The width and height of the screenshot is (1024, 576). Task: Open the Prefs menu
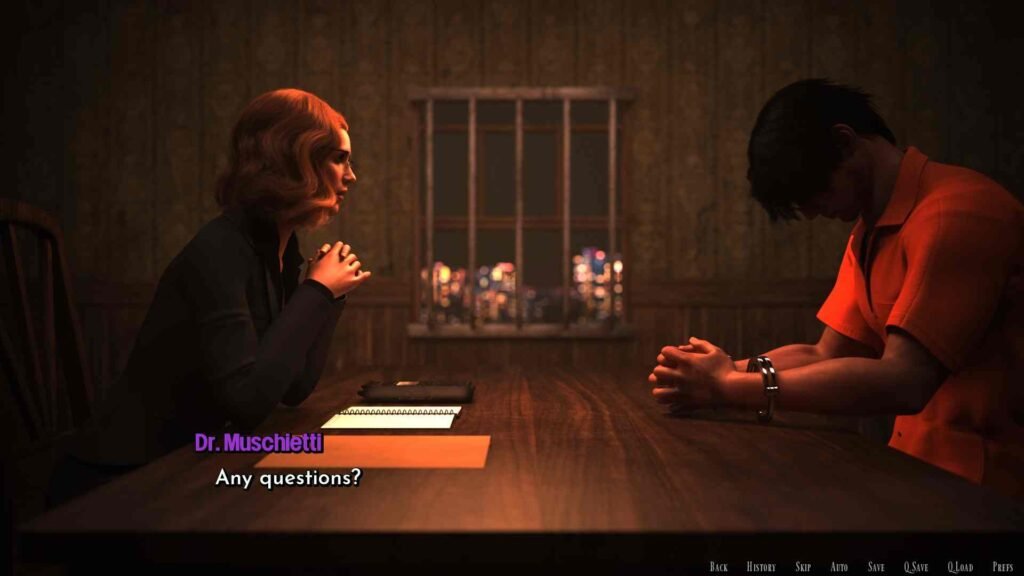click(x=1003, y=567)
